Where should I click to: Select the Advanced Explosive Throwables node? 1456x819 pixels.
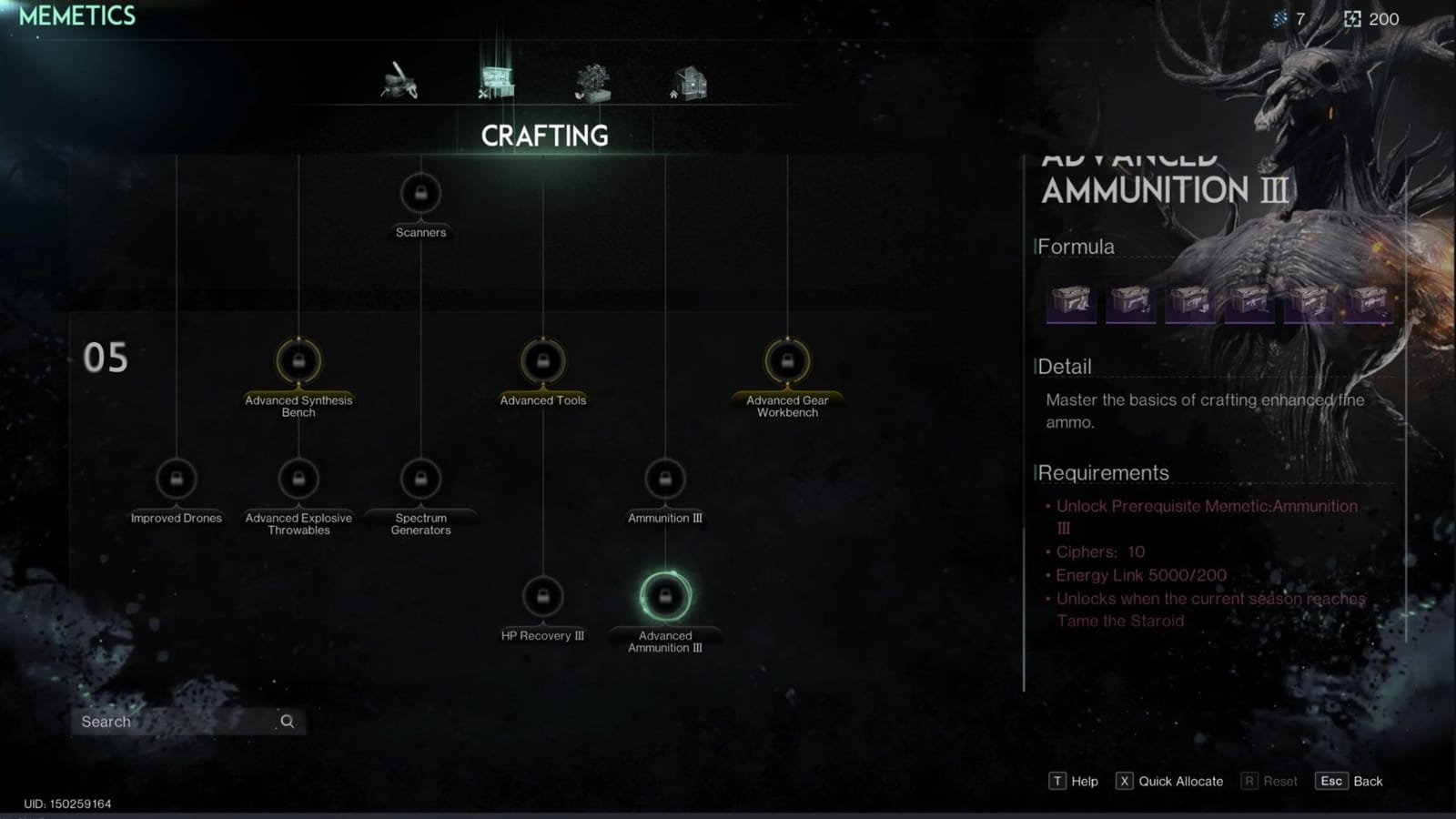tap(298, 480)
